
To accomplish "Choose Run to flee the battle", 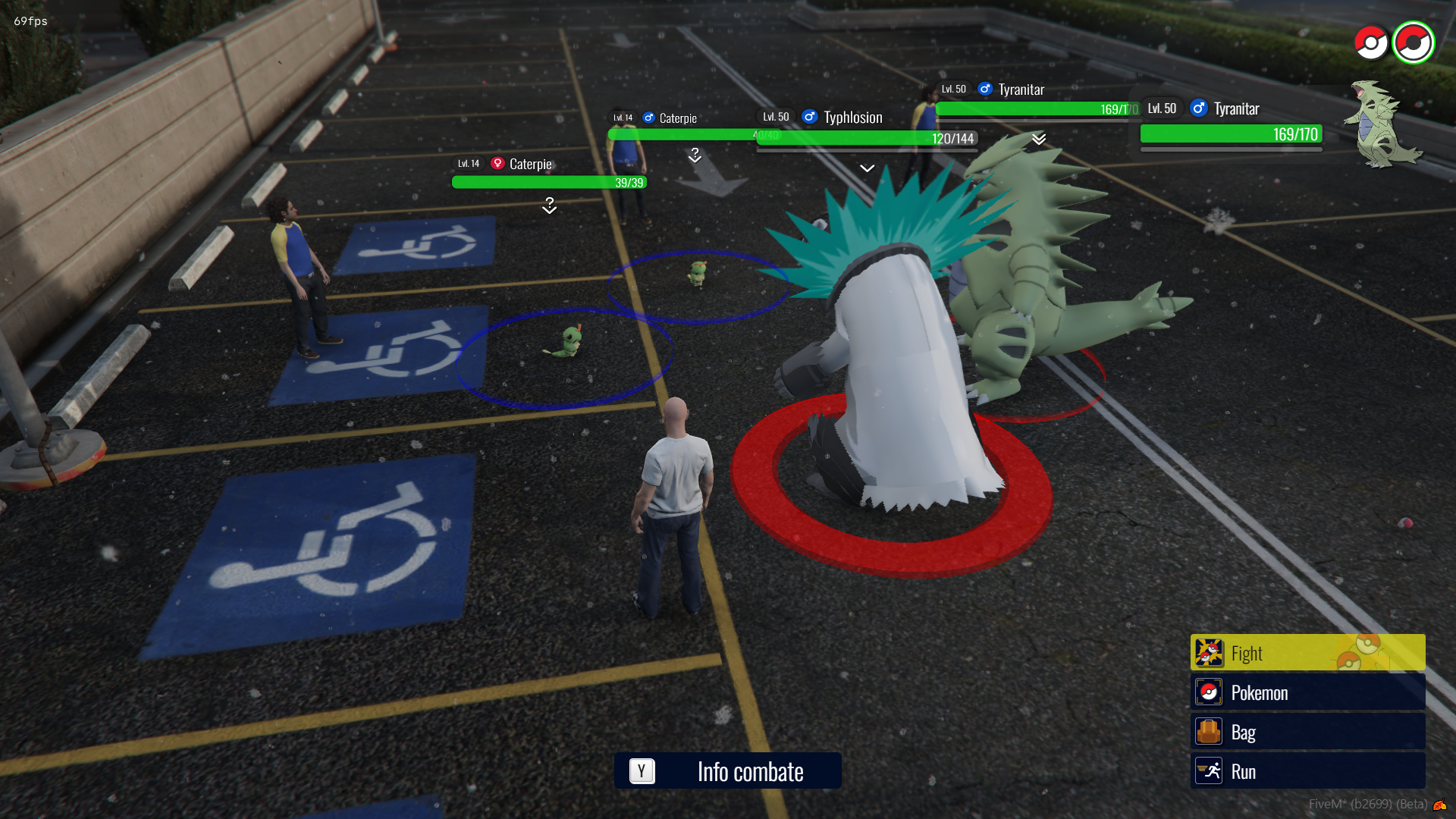I will coord(1307,771).
